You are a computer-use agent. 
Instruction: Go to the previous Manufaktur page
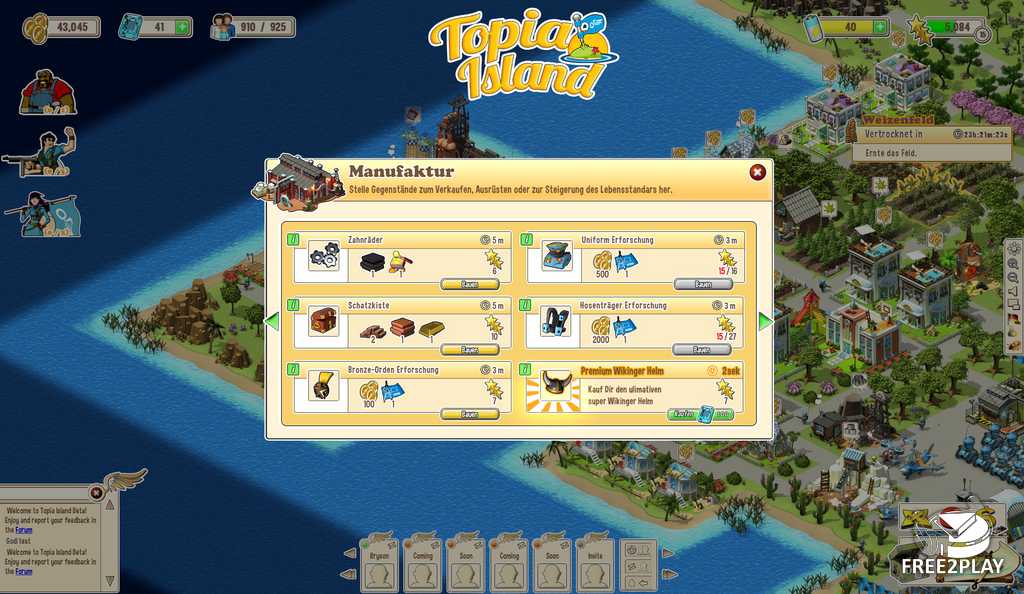[271, 322]
